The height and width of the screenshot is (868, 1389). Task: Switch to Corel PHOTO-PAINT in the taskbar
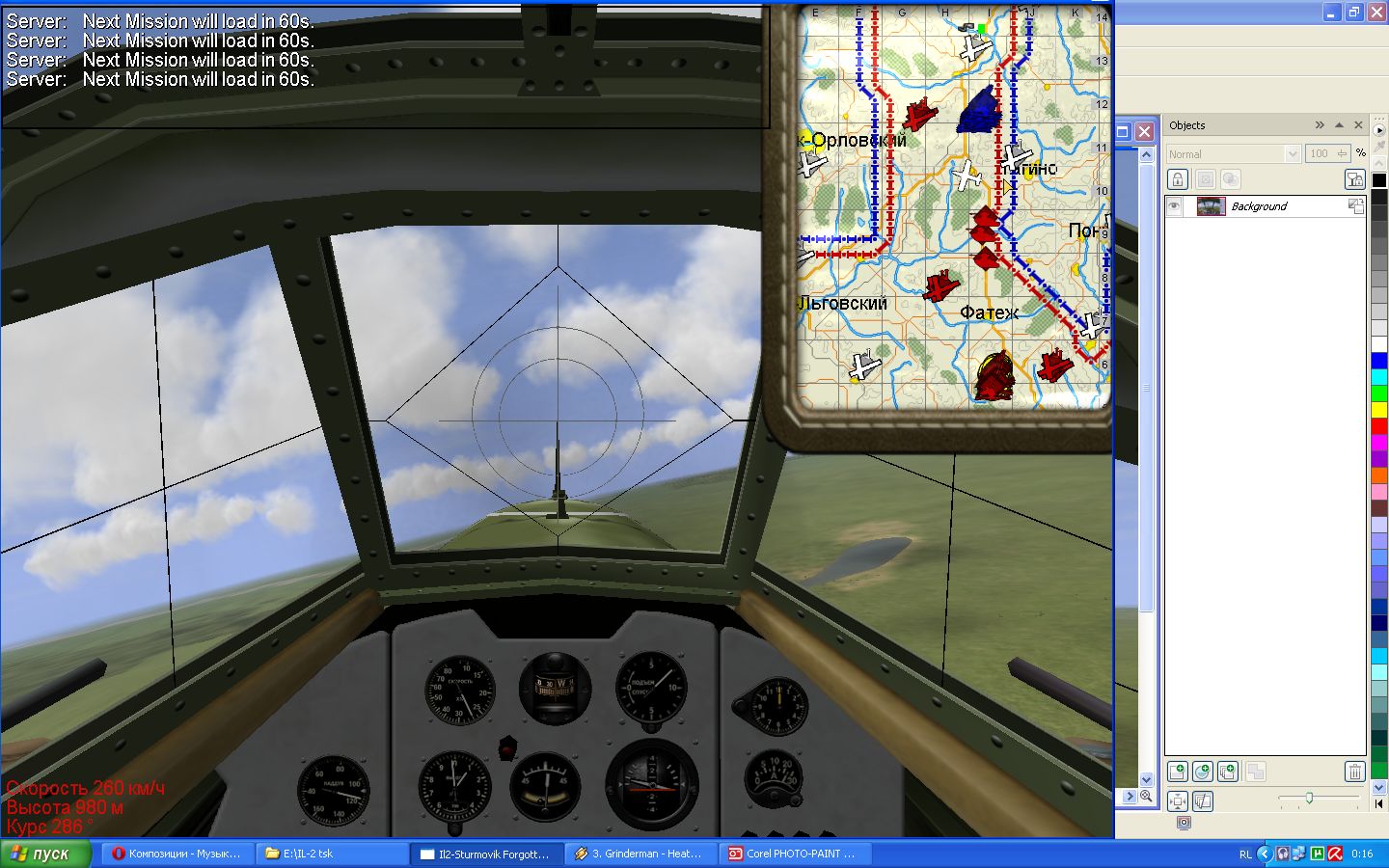[791, 854]
